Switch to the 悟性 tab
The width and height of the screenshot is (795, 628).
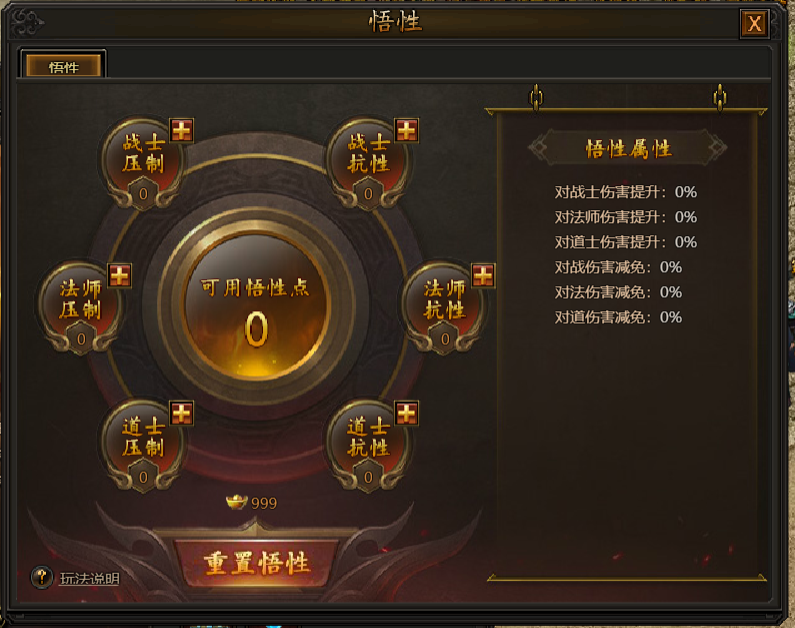64,67
